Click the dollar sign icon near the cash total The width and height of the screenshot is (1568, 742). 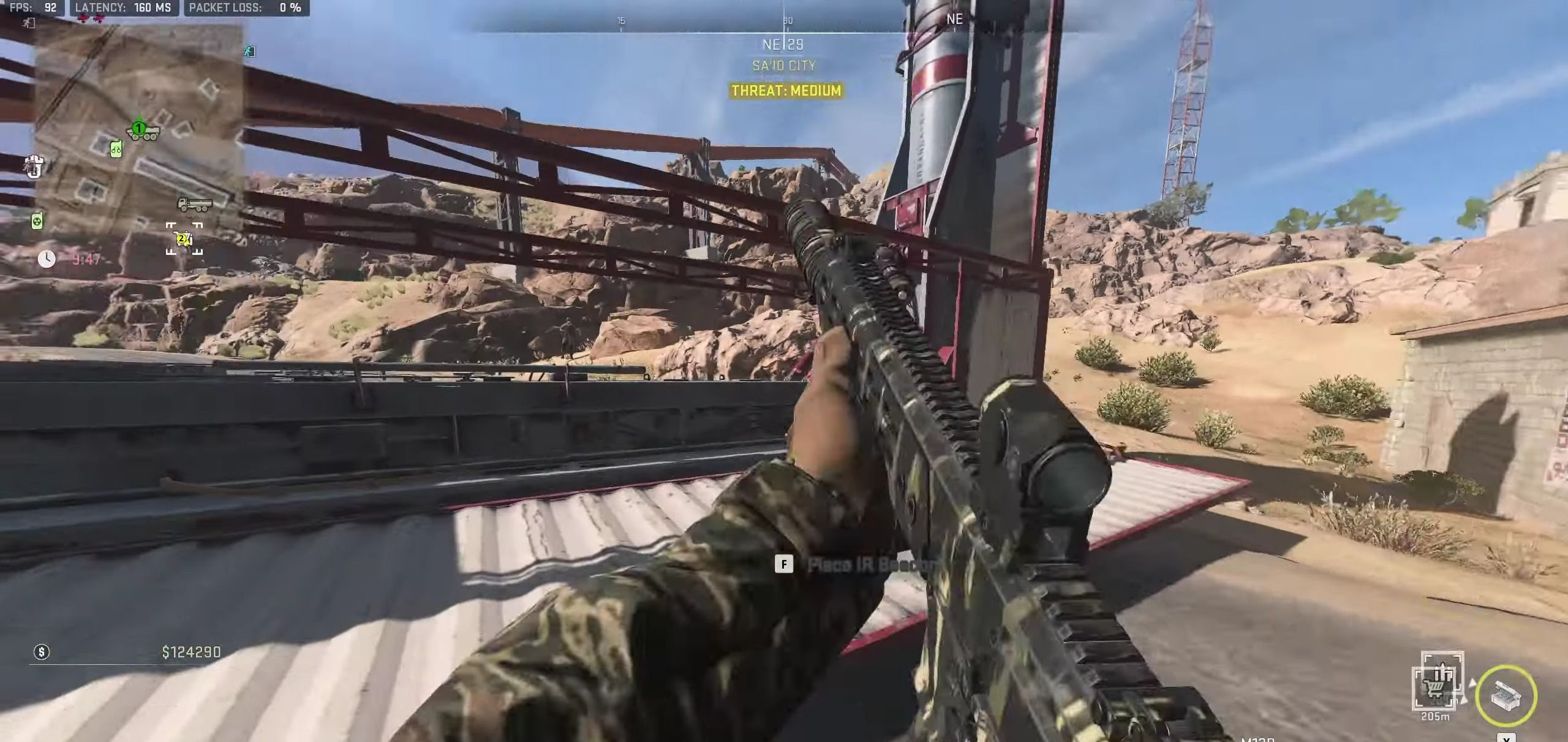pyautogui.click(x=41, y=652)
